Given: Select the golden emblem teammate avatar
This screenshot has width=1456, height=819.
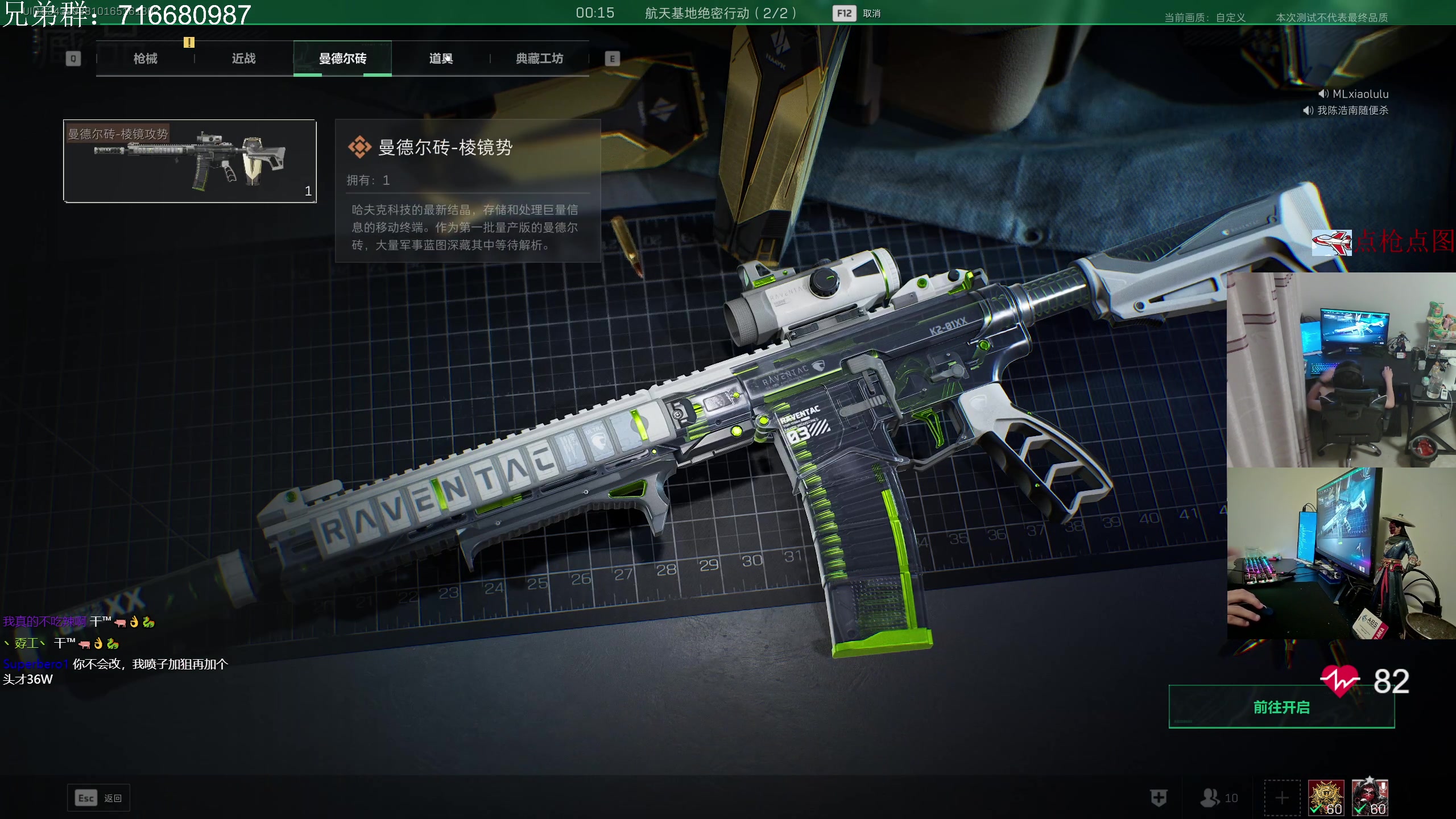Looking at the screenshot, I should [1326, 797].
